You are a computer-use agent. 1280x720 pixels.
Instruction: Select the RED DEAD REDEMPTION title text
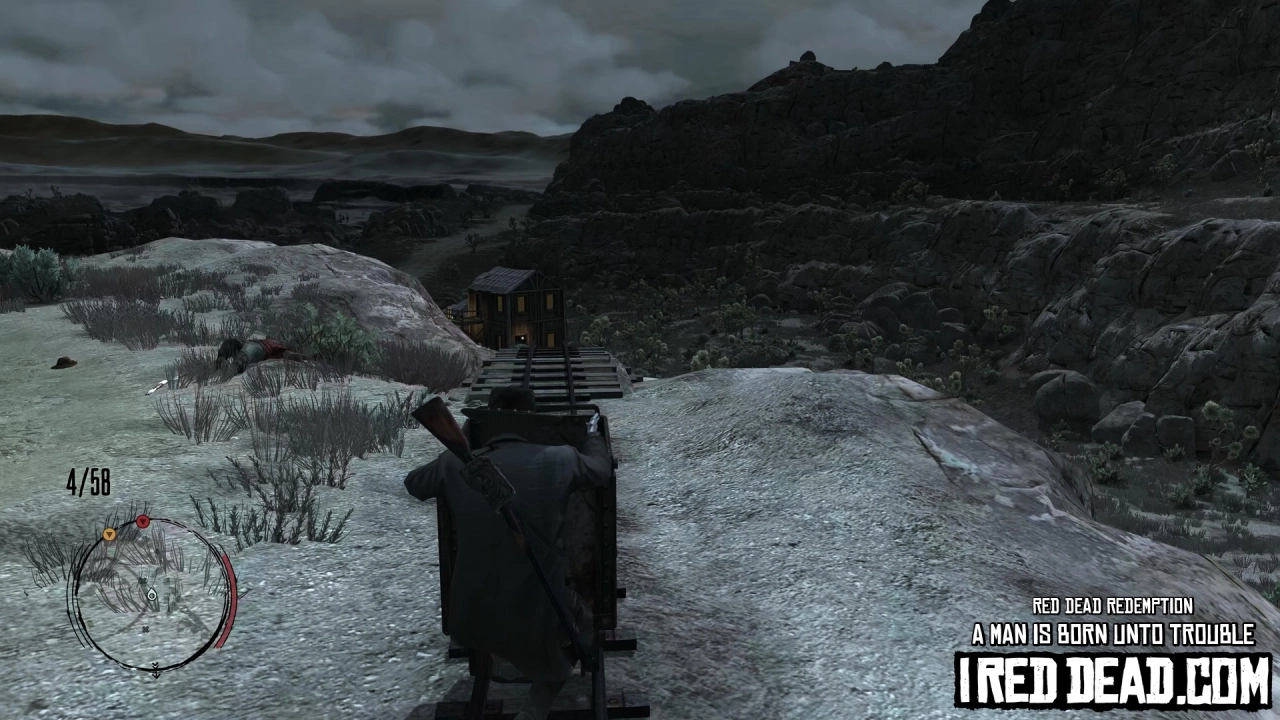click(x=1113, y=606)
